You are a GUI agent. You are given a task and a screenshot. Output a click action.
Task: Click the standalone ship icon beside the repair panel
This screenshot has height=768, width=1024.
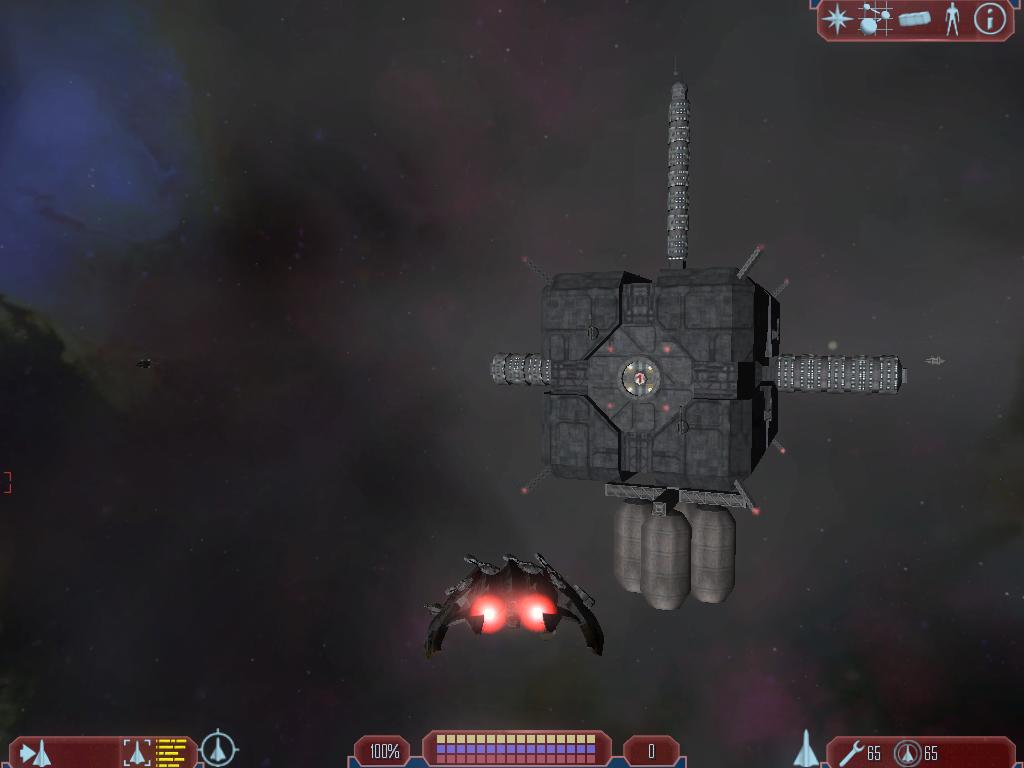(x=806, y=749)
